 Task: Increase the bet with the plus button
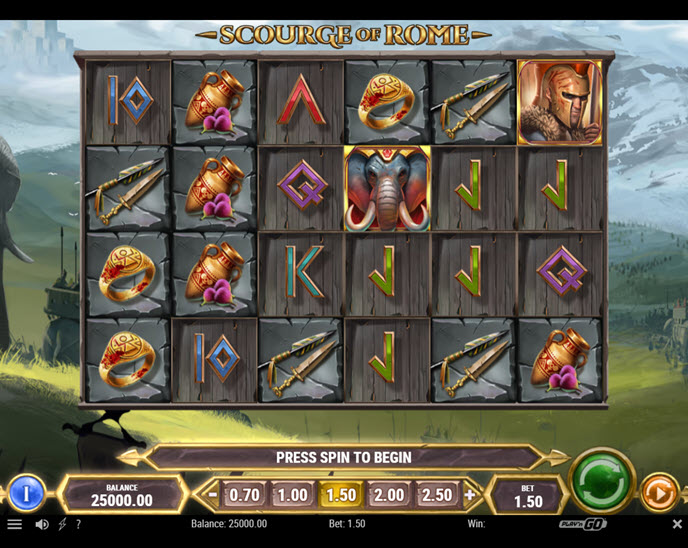(470, 495)
